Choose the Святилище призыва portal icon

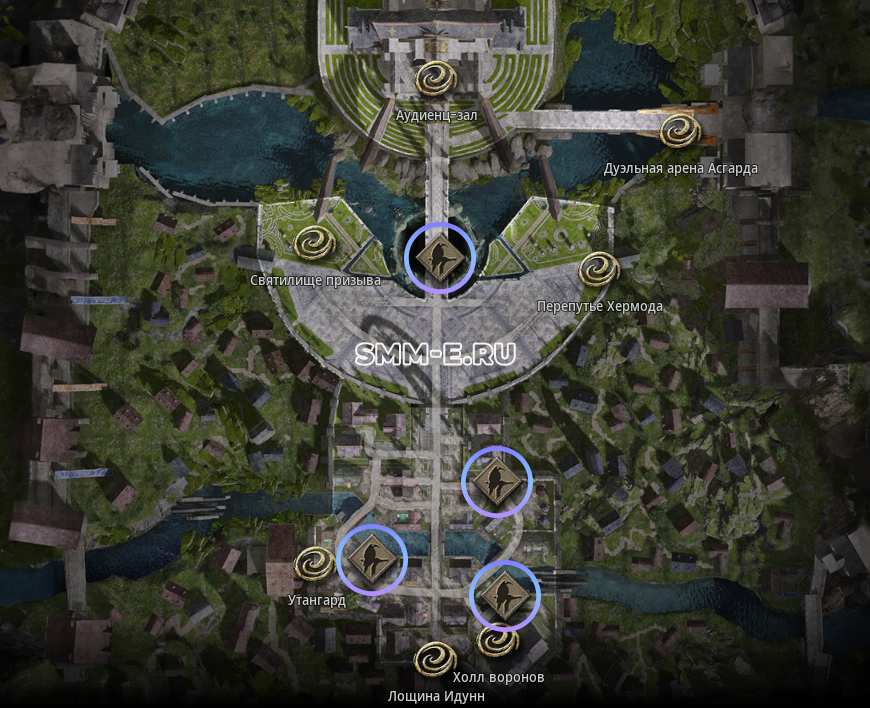coord(314,242)
